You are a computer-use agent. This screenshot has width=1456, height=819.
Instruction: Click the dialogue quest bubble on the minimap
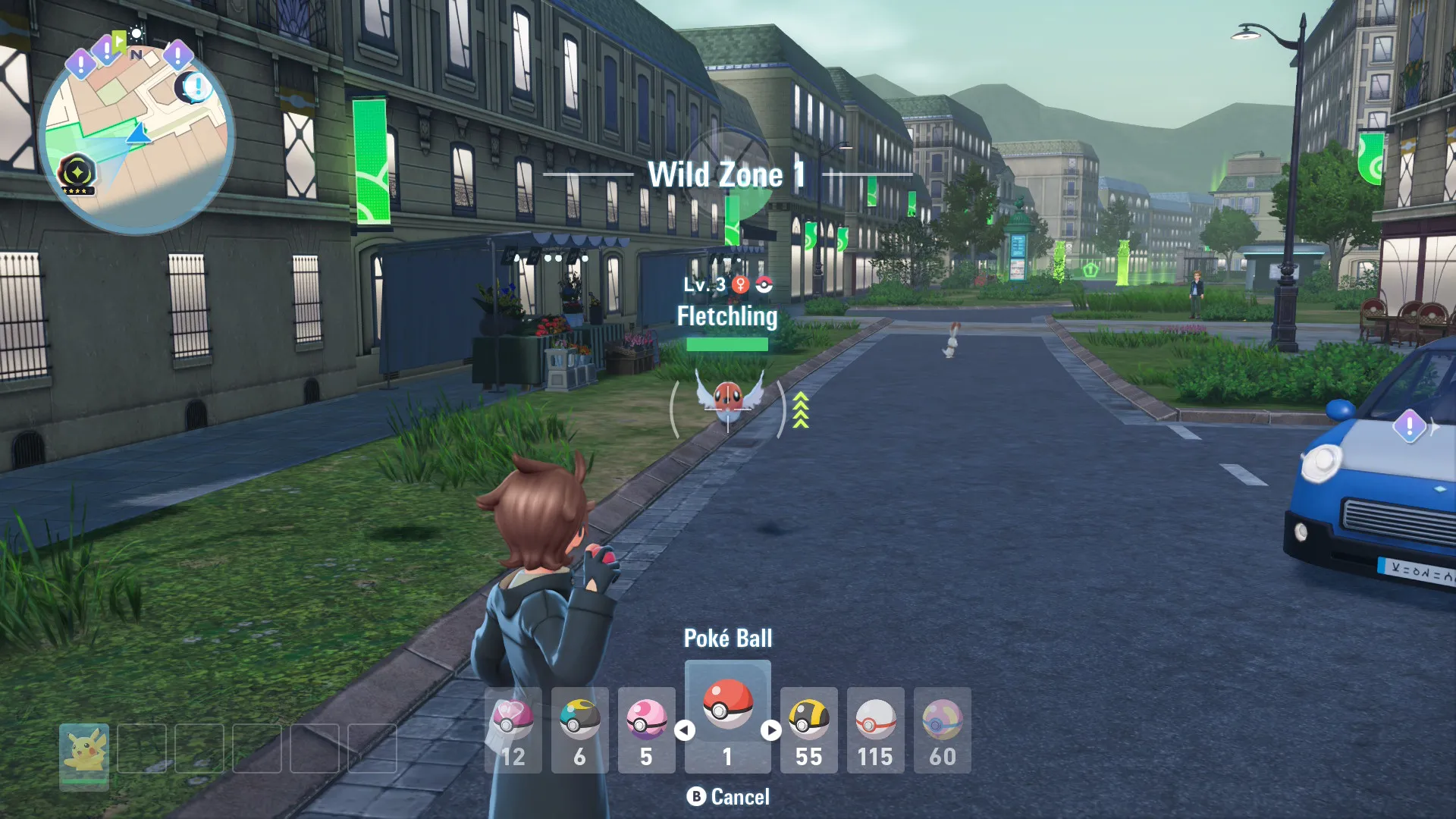tap(197, 89)
